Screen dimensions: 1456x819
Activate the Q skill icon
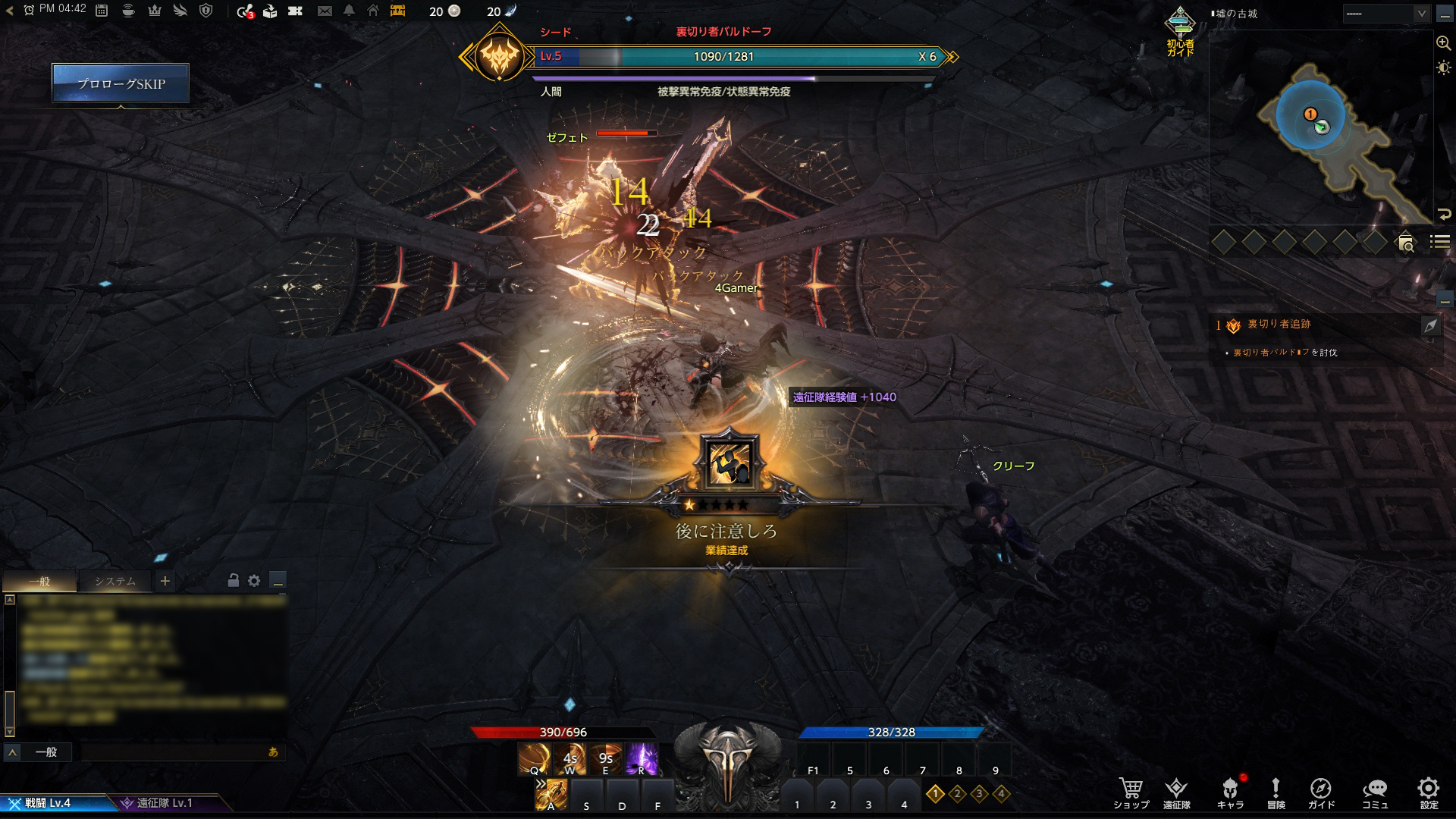point(534,758)
